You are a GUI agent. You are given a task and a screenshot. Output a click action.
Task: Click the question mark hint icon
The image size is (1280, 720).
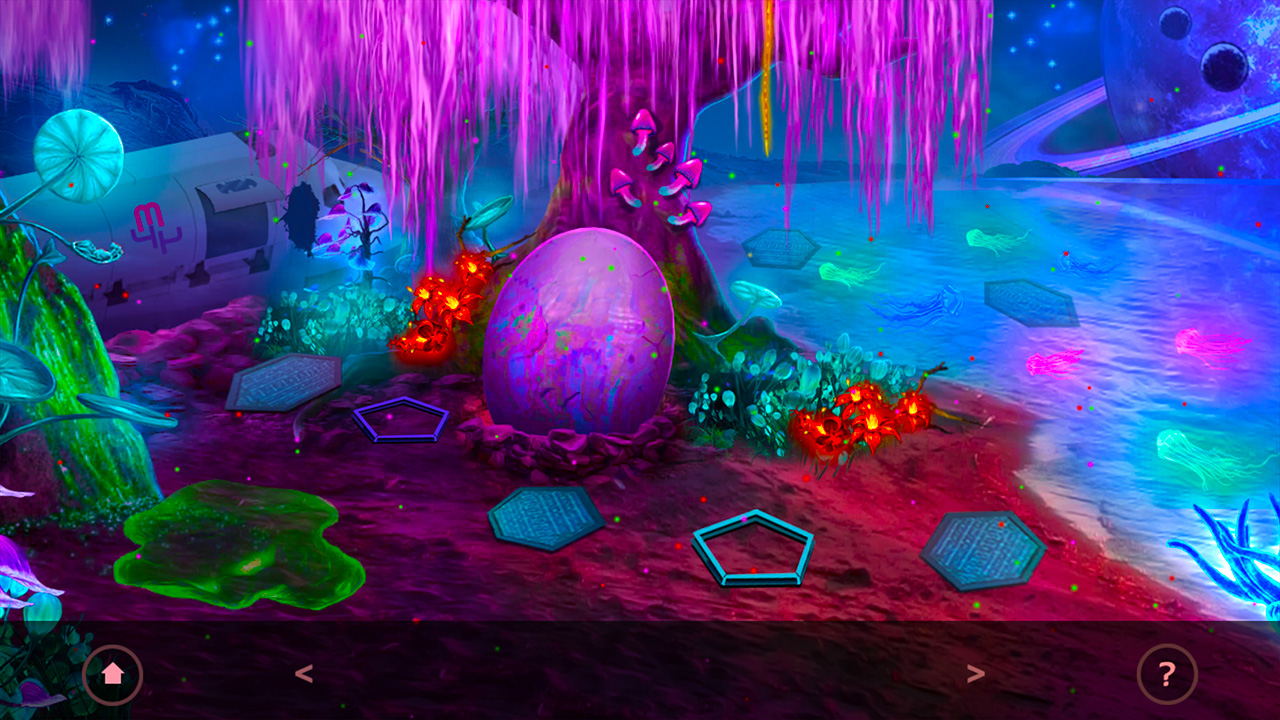click(1167, 675)
